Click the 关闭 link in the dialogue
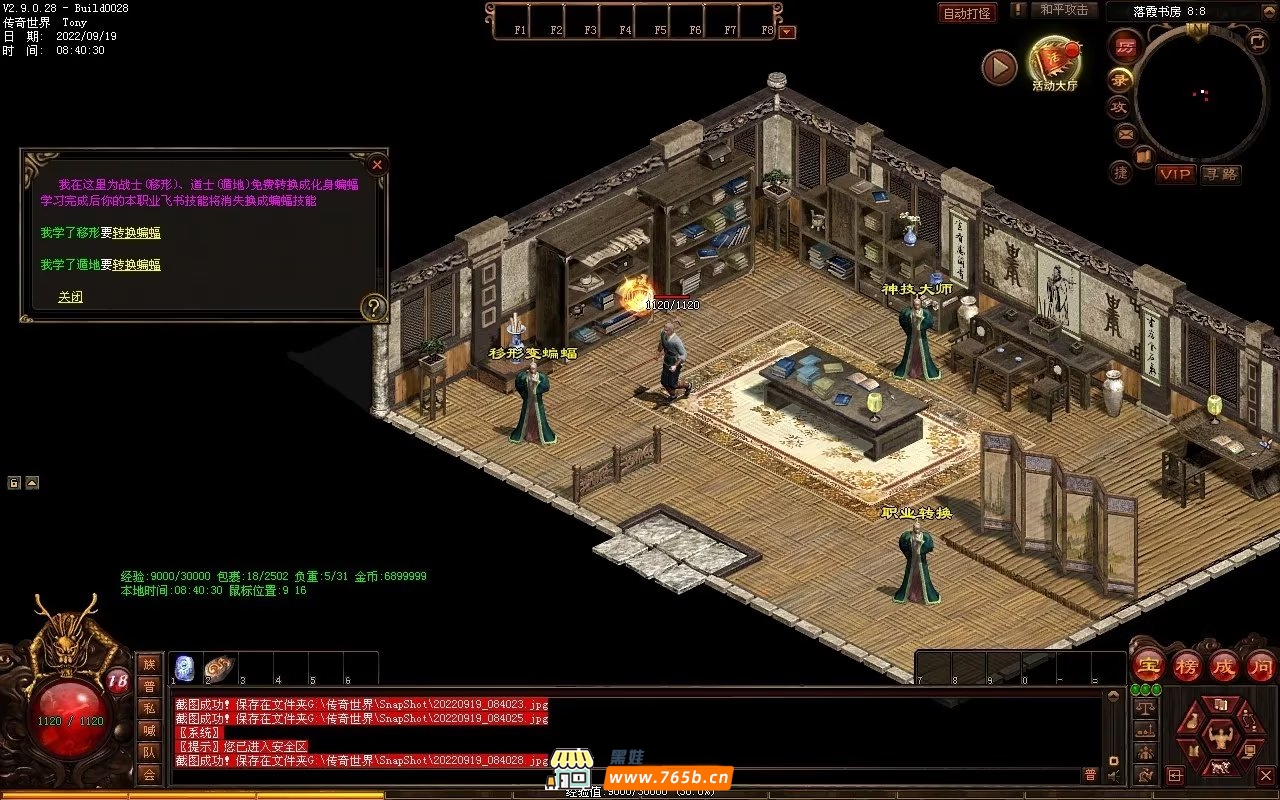Viewport: 1280px width, 800px height. click(70, 297)
